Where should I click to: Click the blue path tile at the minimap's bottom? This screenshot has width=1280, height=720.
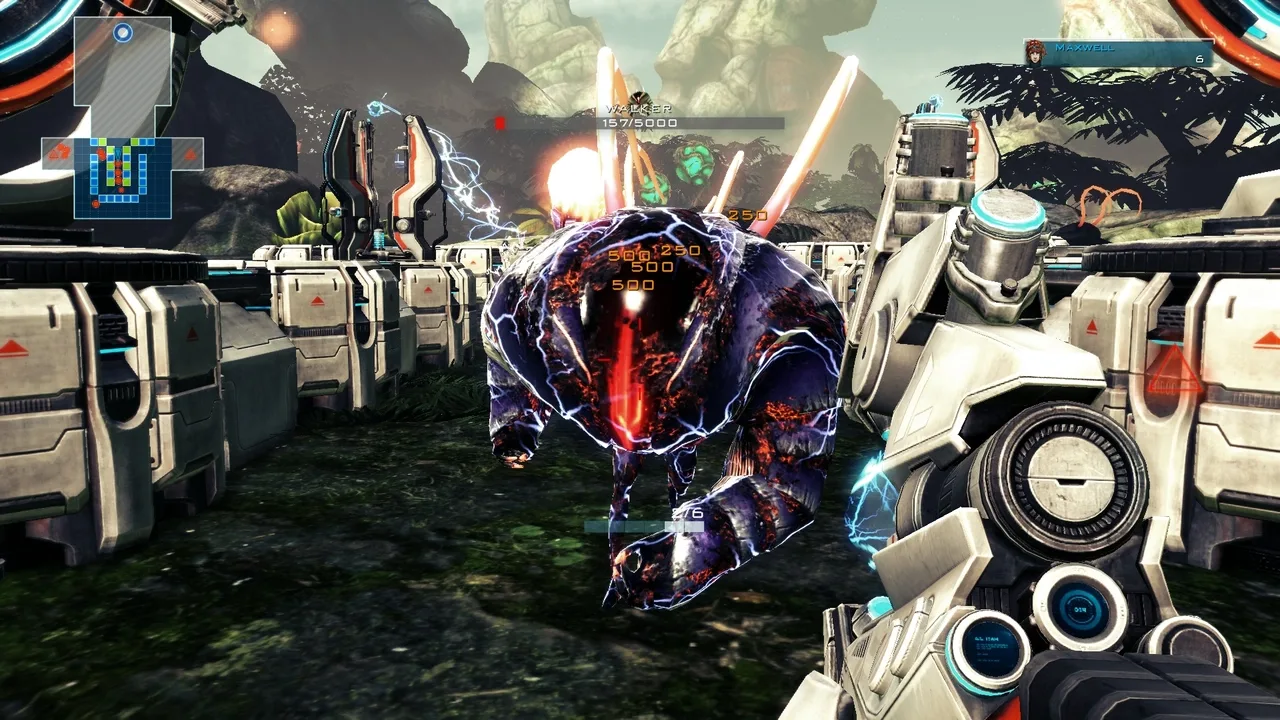point(119,200)
